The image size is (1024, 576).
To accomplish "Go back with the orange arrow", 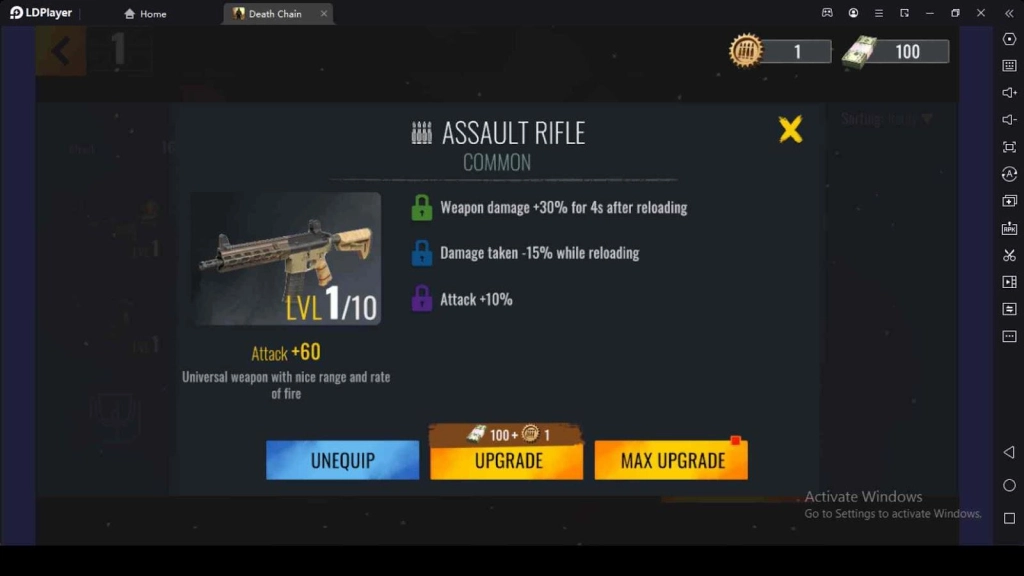I will [x=60, y=50].
